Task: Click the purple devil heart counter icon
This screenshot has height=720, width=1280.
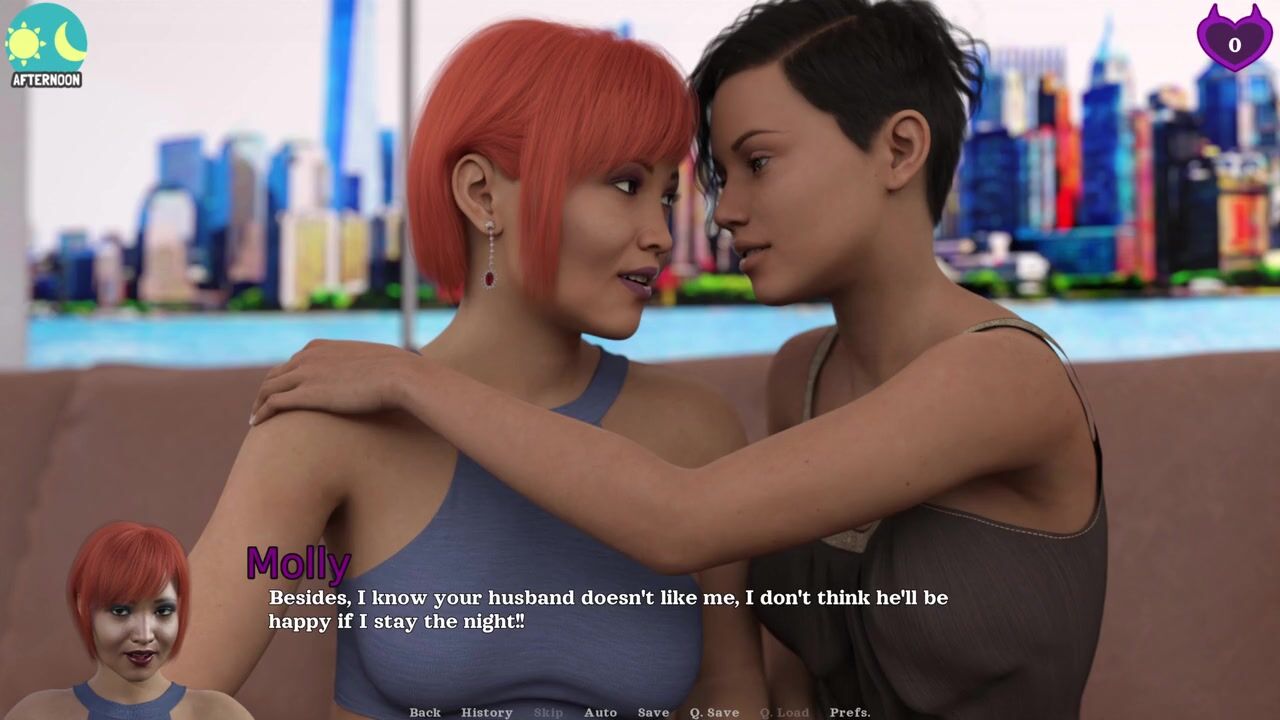Action: [x=1234, y=38]
